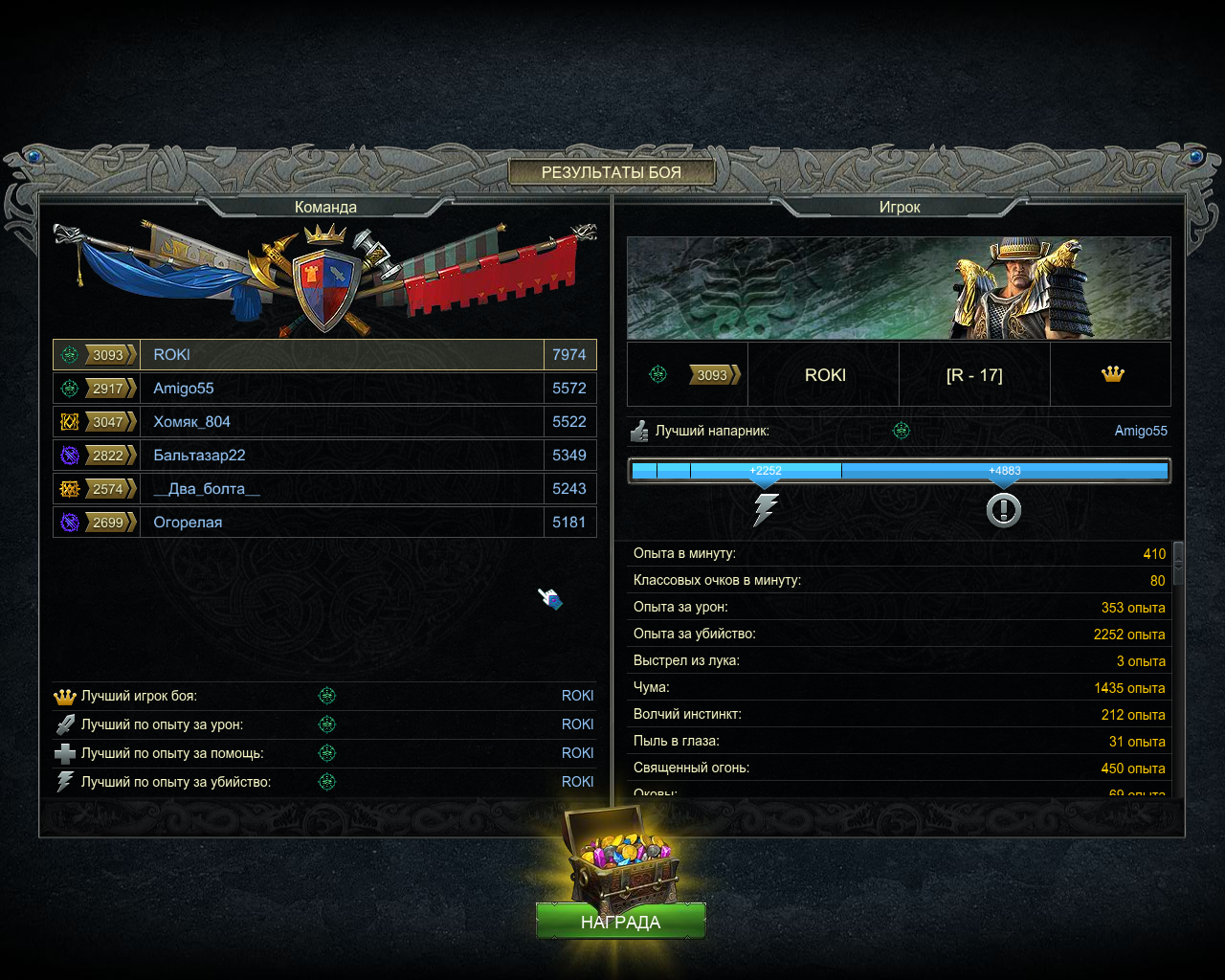Select the Огорелая player row
The height and width of the screenshot is (980, 1225).
(x=324, y=523)
